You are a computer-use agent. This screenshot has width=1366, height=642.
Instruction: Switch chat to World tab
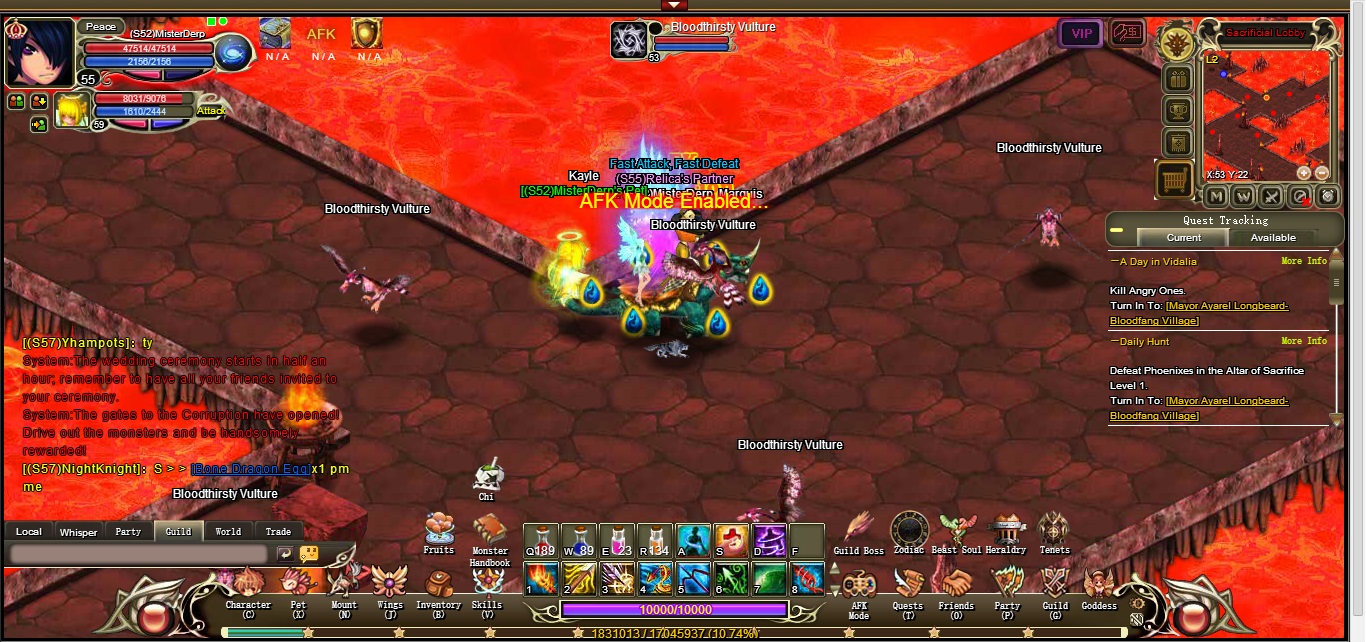228,532
